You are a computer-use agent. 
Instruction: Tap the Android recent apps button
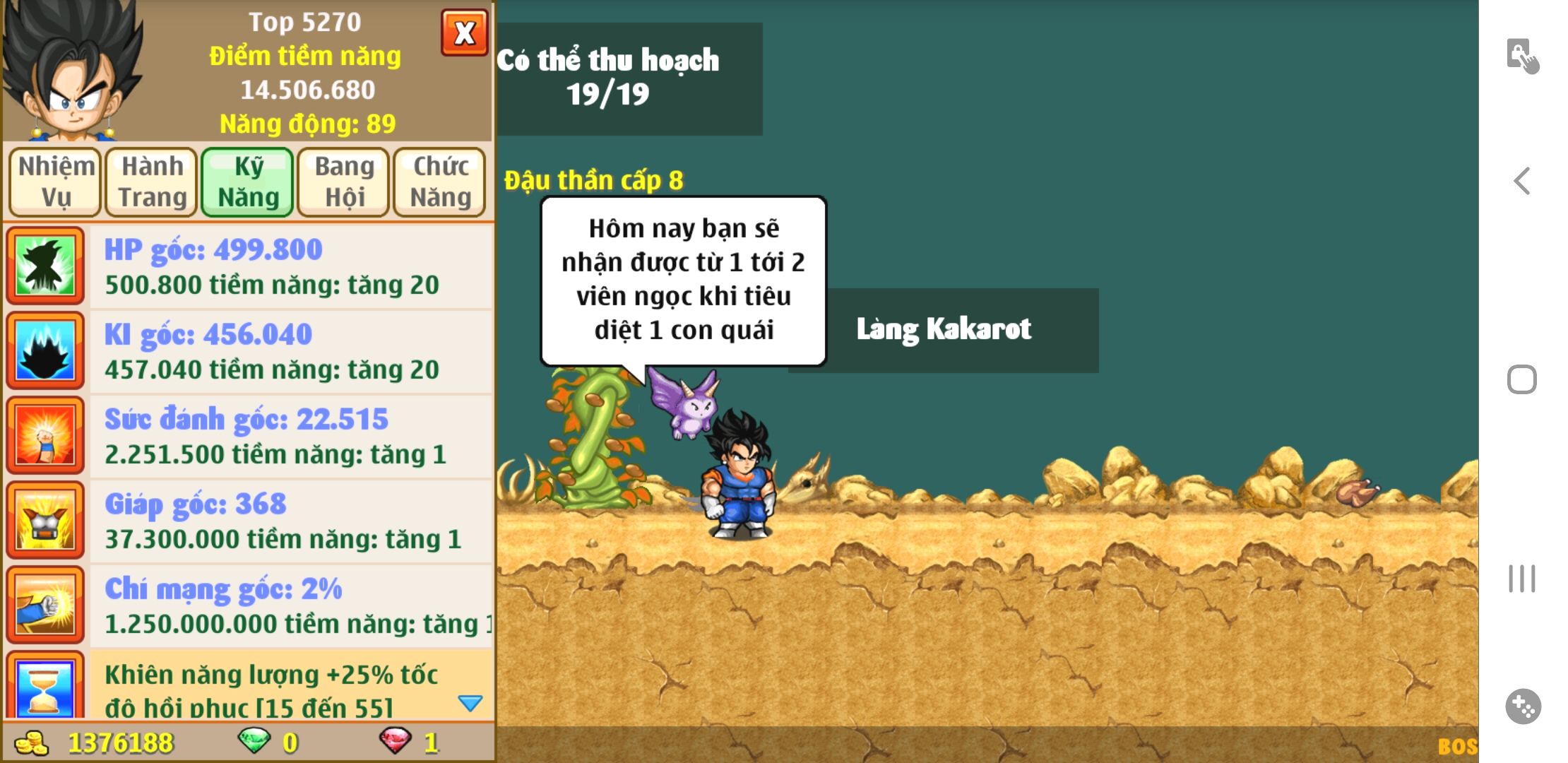[1522, 579]
